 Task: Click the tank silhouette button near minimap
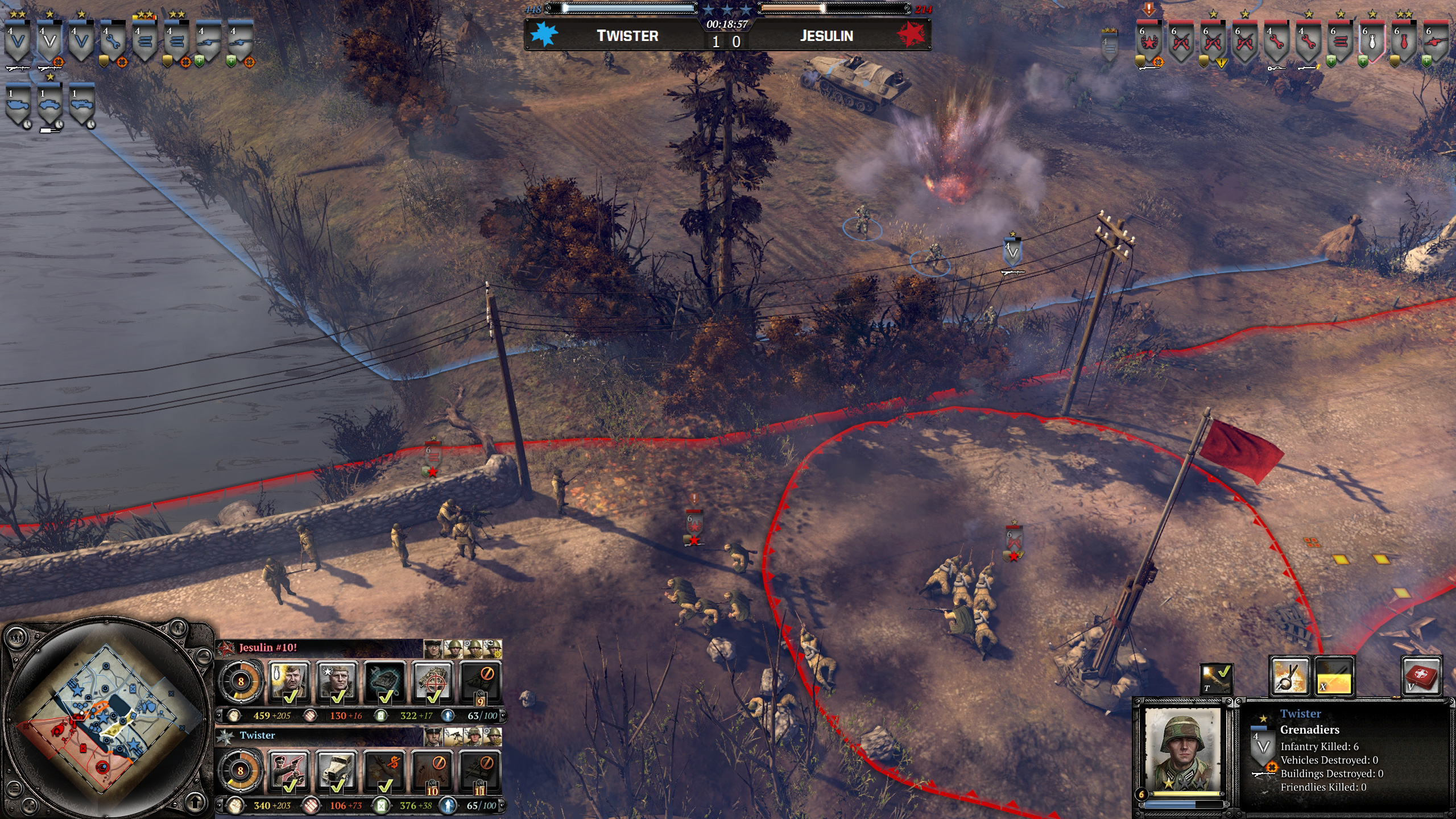[x=204, y=656]
